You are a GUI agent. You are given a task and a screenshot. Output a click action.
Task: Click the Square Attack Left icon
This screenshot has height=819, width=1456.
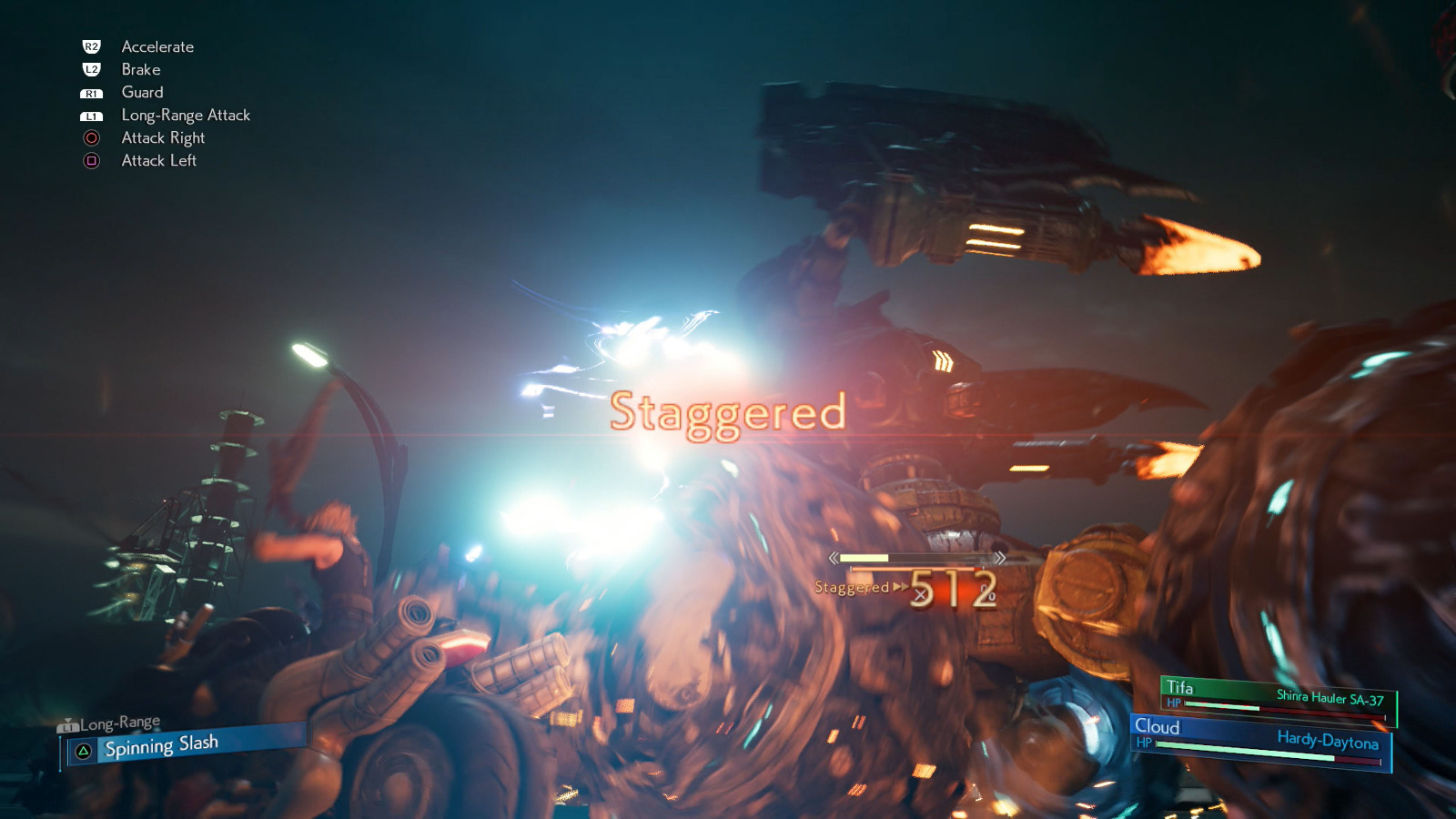pyautogui.click(x=90, y=160)
